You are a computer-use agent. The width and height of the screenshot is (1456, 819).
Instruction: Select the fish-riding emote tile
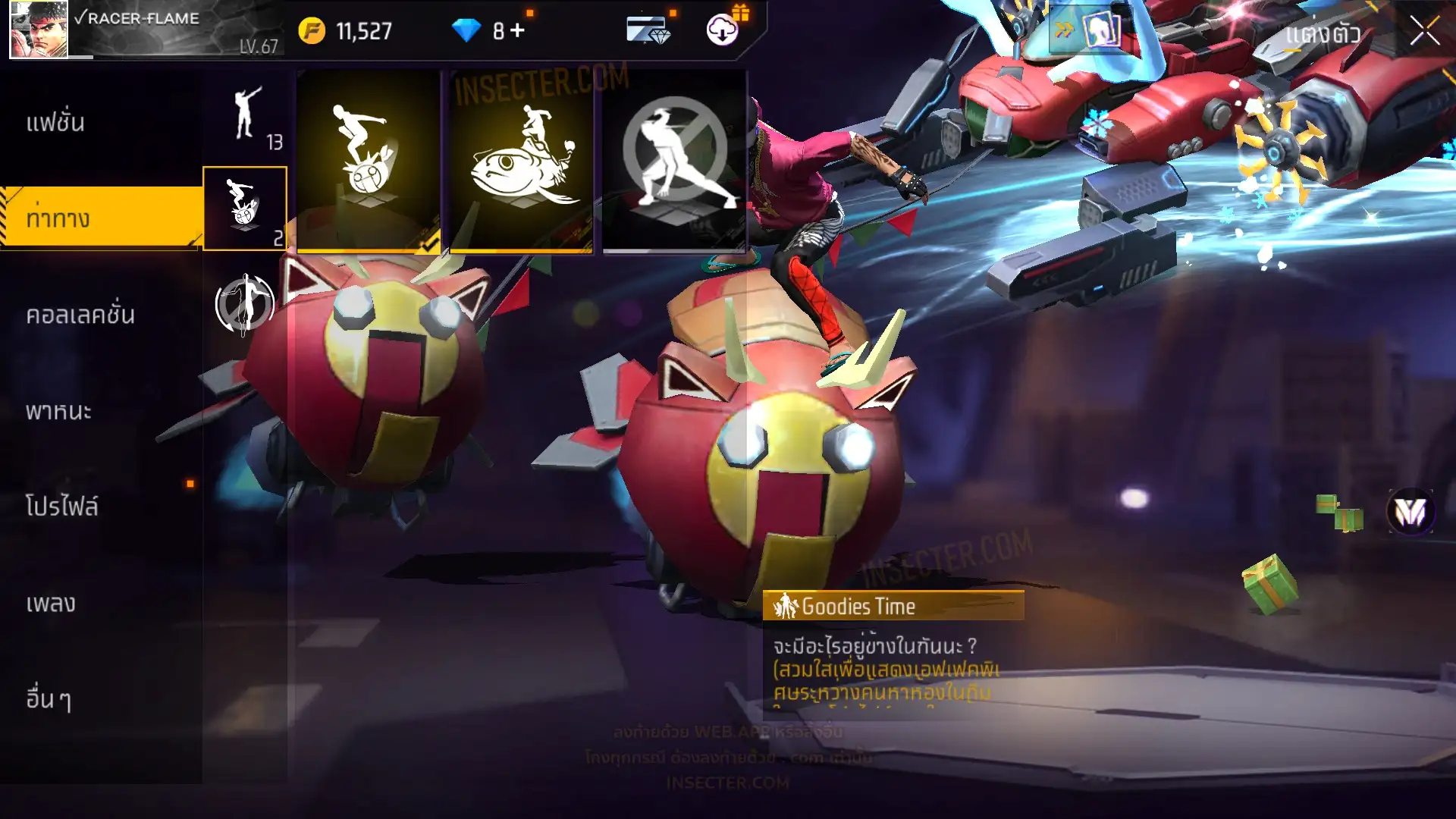tap(522, 161)
